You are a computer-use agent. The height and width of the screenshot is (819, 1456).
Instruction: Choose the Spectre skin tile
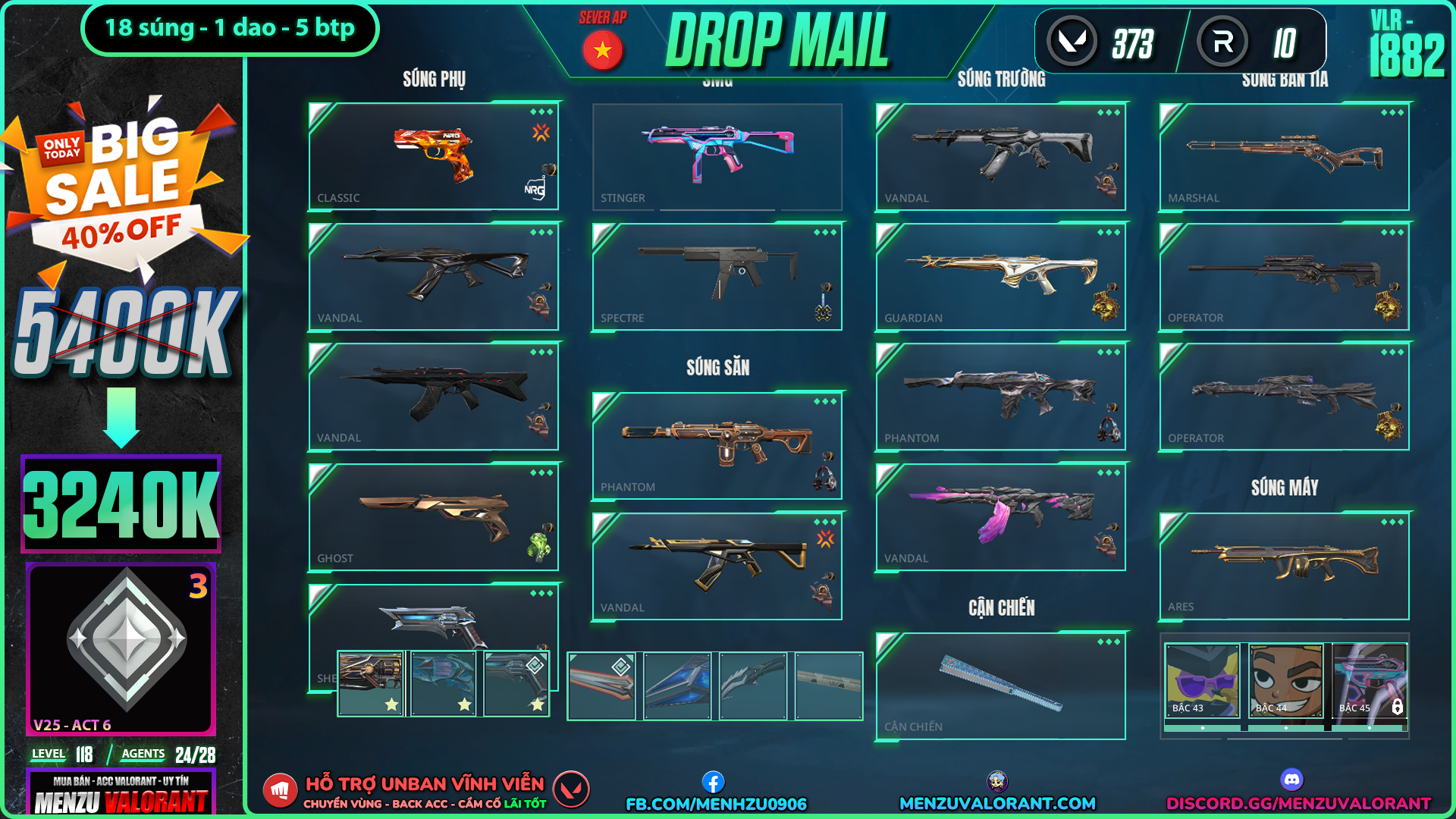pyautogui.click(x=717, y=277)
